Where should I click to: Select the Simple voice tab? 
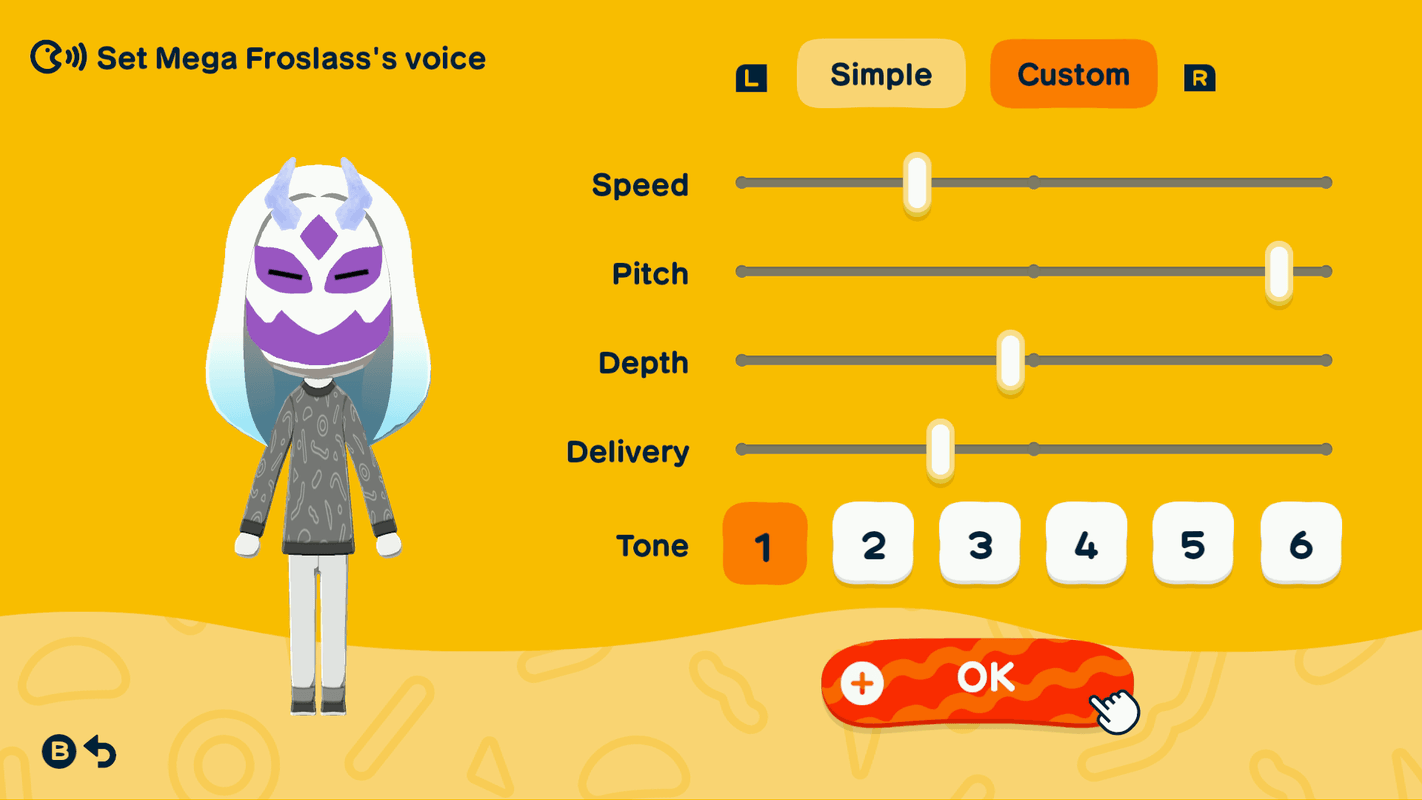880,73
